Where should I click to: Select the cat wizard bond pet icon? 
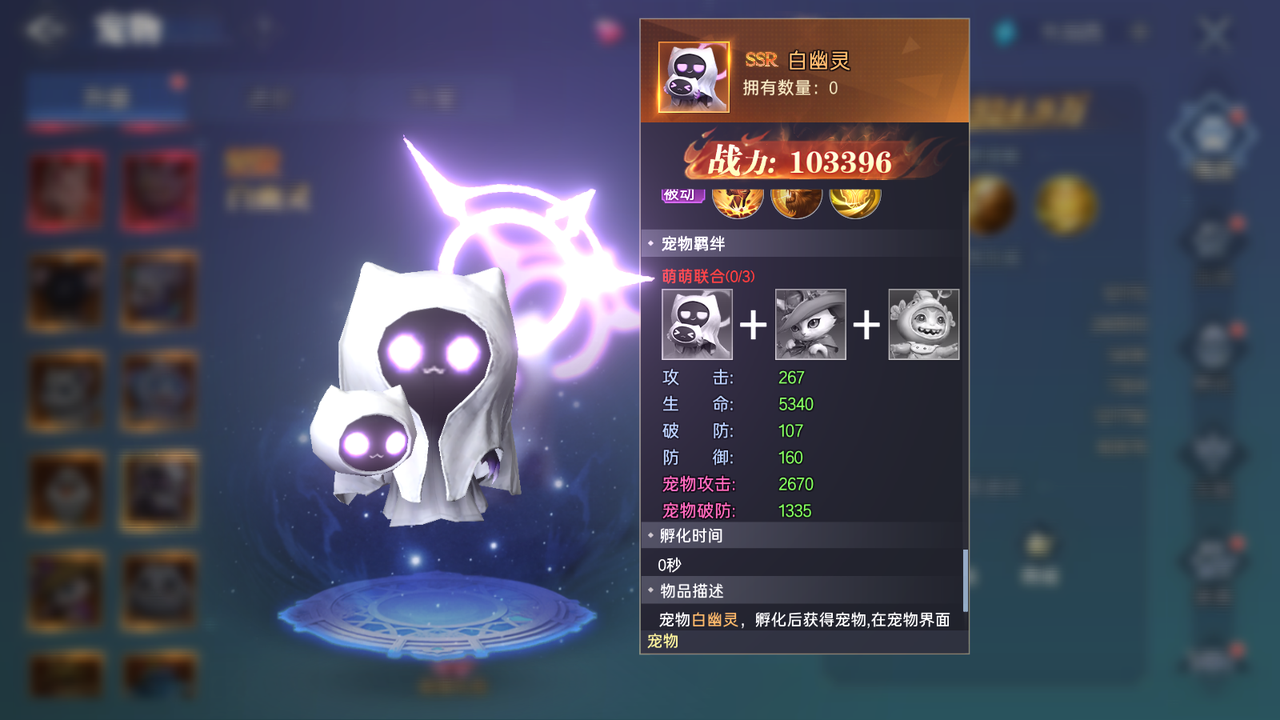tap(811, 324)
